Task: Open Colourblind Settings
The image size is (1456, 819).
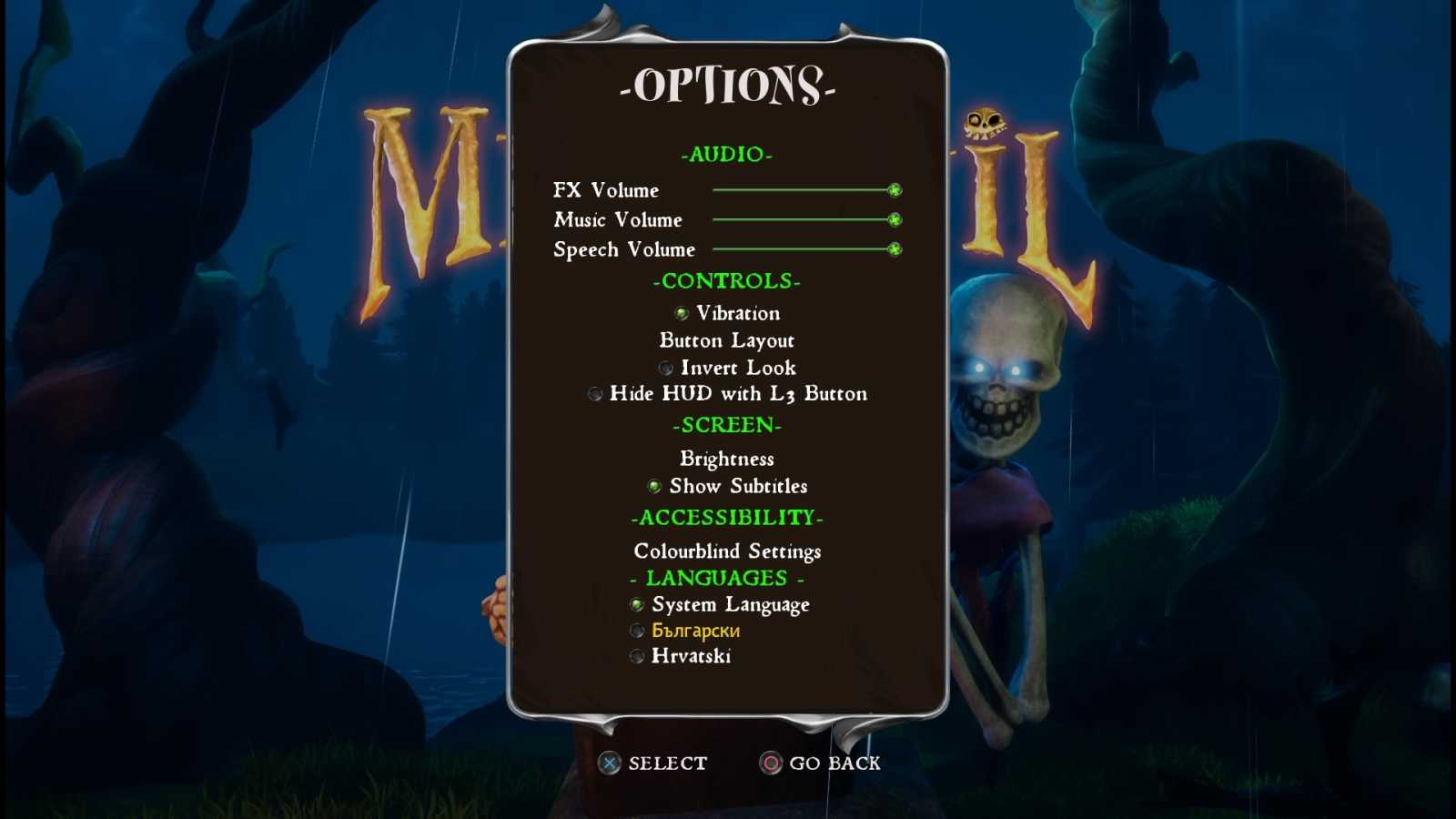Action: [x=727, y=551]
